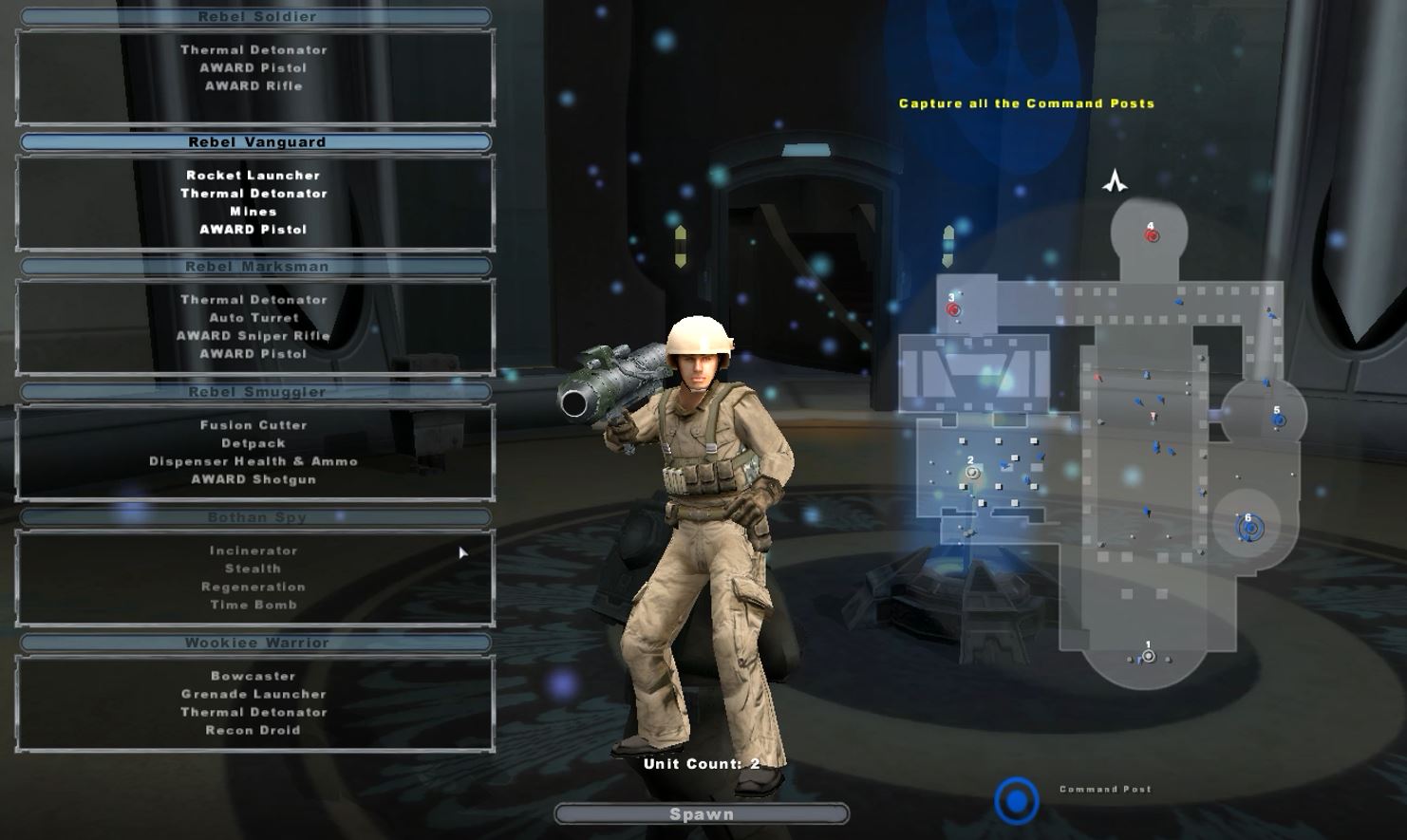Viewport: 1407px width, 840px height.
Task: Select command post 1 on the map
Action: [1149, 656]
